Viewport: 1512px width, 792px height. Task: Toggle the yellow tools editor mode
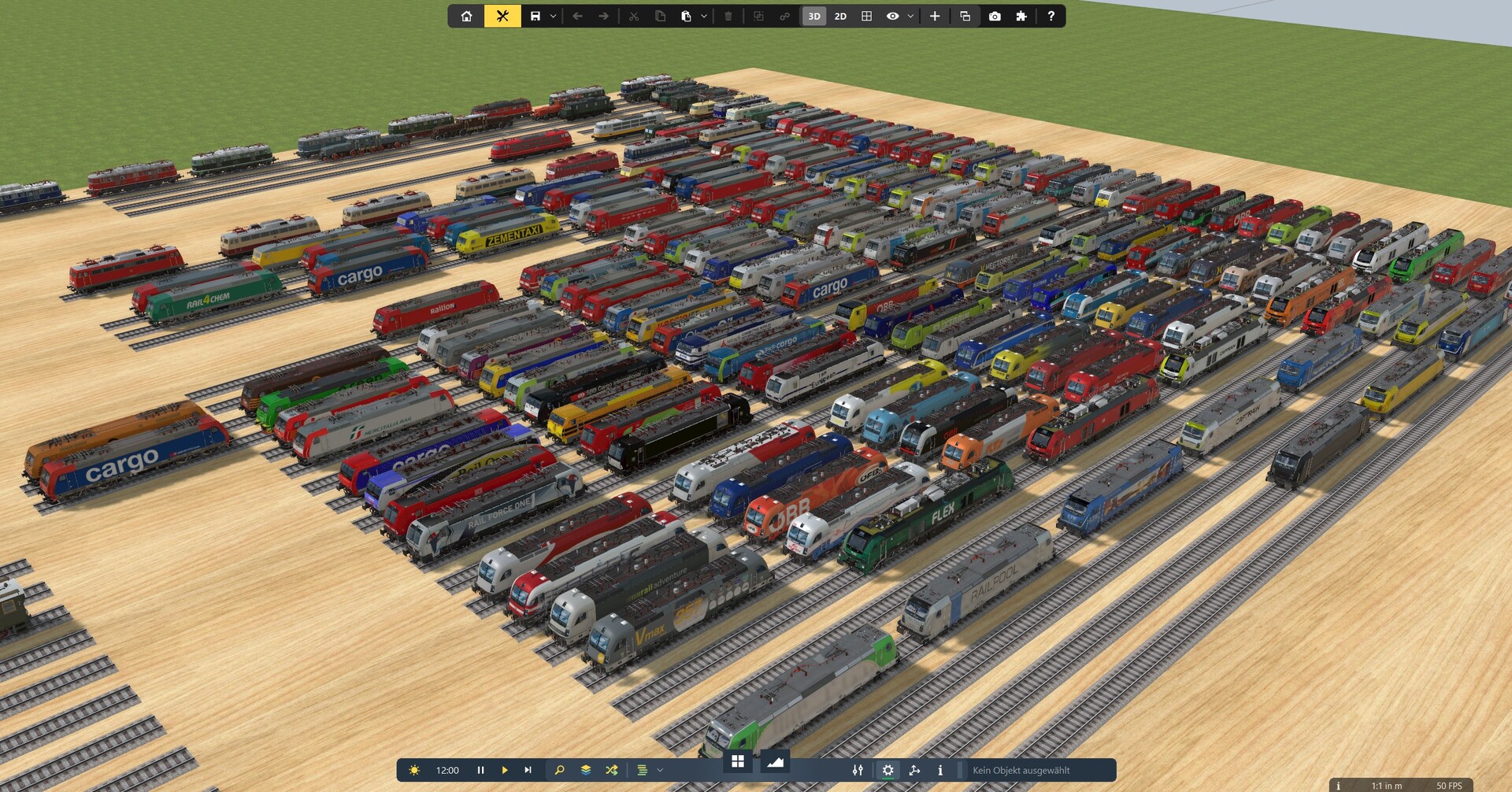(x=502, y=16)
